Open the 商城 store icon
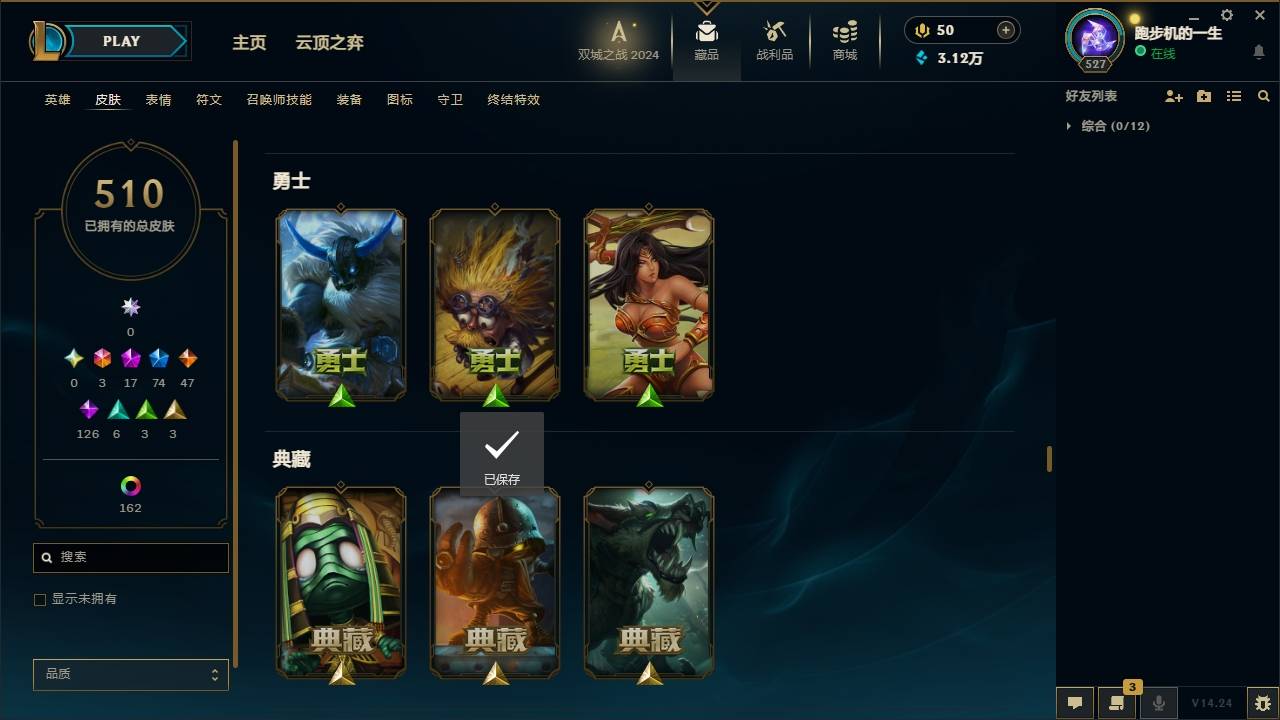1280x720 pixels. tap(843, 42)
